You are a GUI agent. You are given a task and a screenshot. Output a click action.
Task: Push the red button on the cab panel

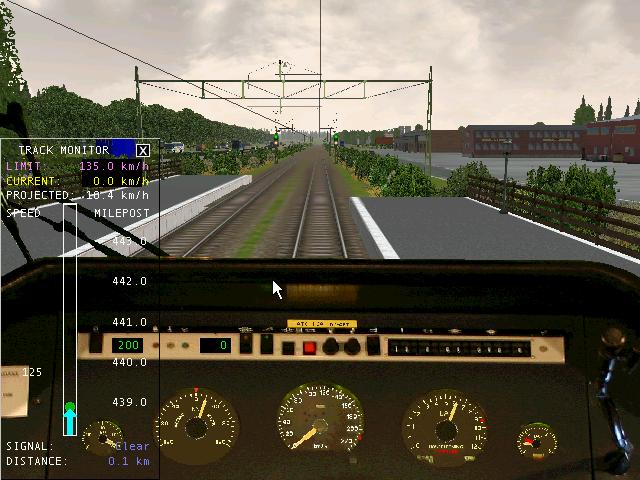pos(310,348)
